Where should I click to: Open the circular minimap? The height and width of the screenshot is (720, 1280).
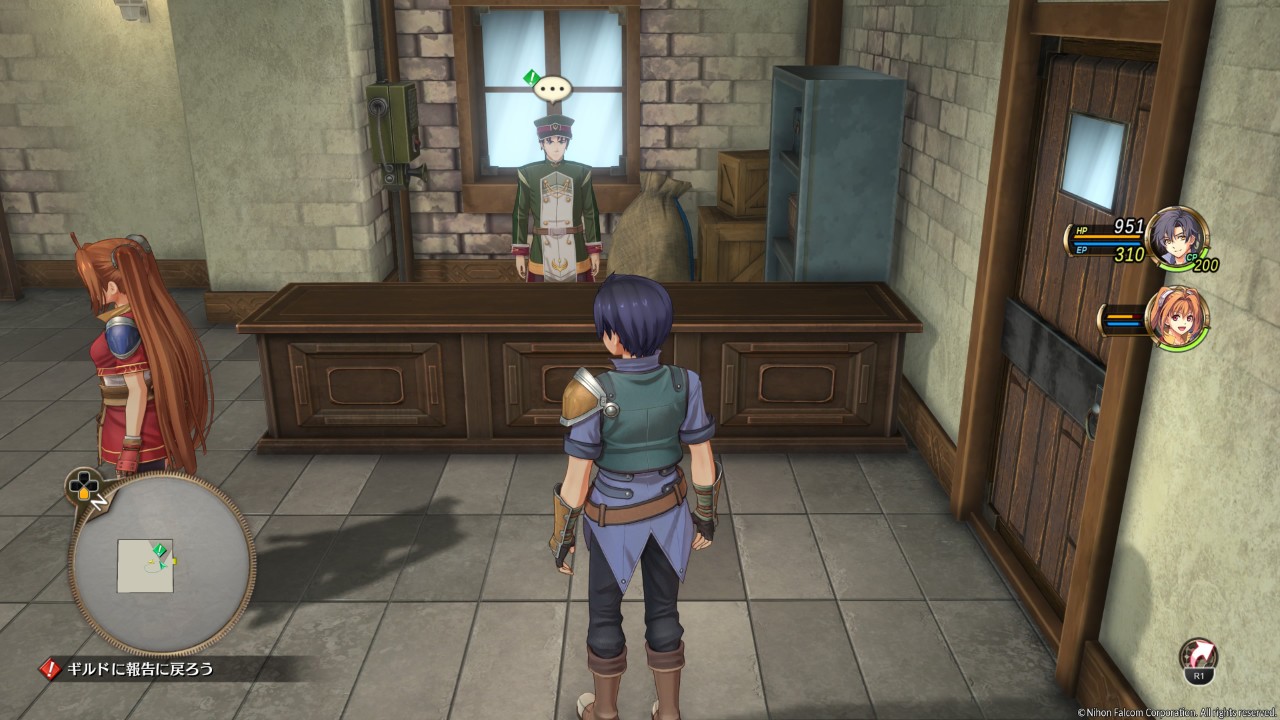coord(161,563)
